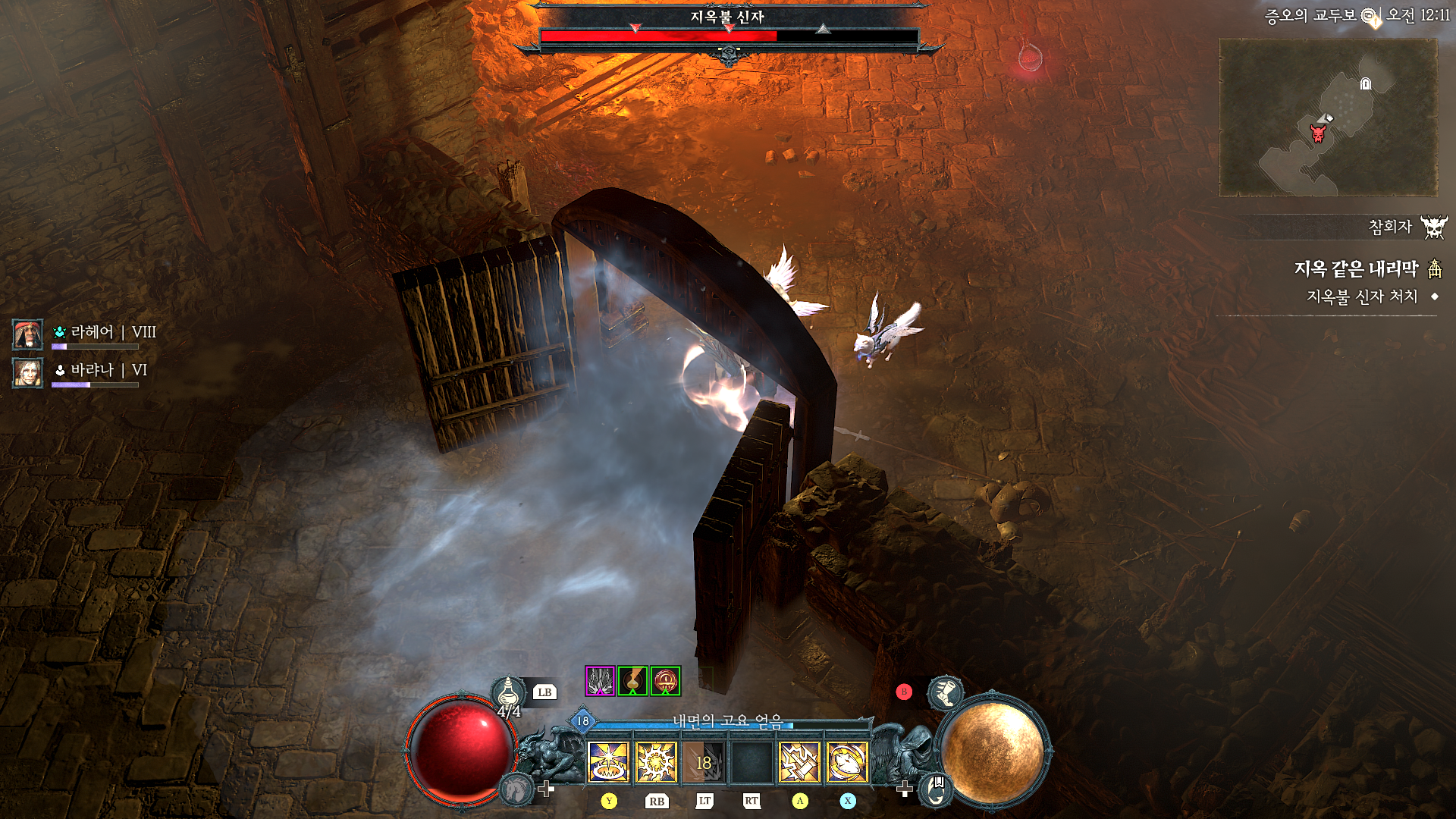
Task: Open the bookmark journal icon by resource orb
Action: (x=937, y=789)
